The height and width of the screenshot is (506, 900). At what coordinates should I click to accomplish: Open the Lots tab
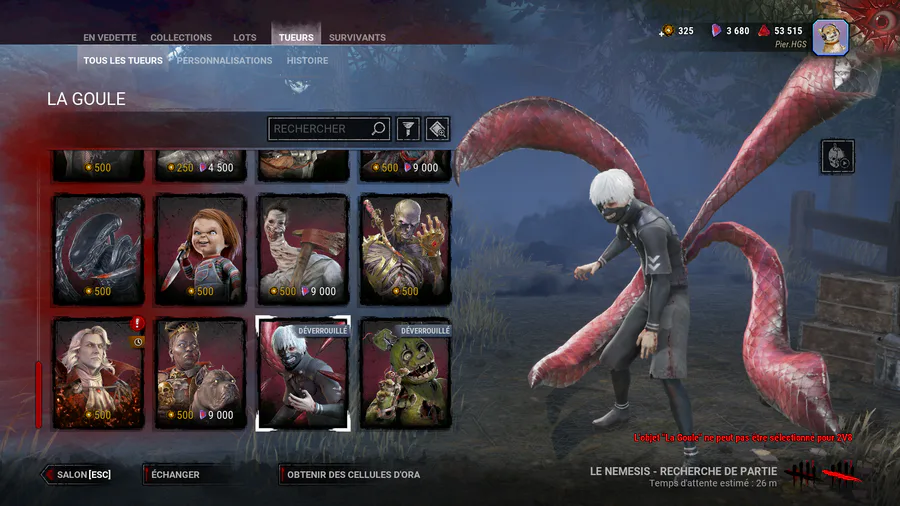coord(245,38)
